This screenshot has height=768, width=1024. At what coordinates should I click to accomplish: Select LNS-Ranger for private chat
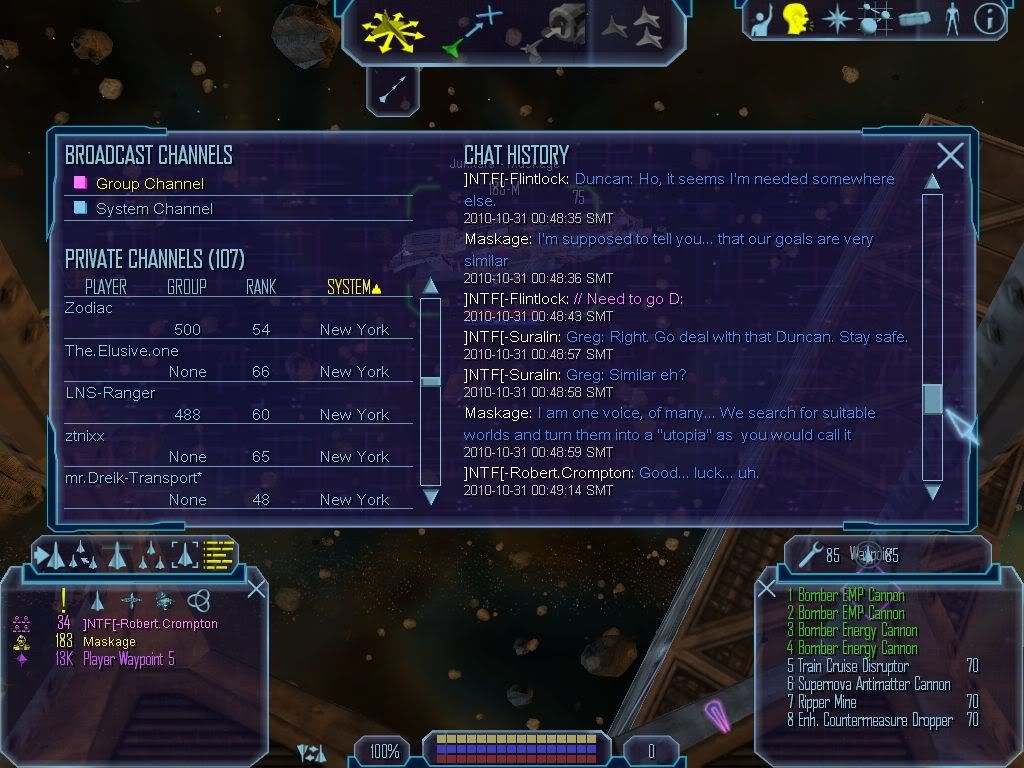click(x=110, y=393)
